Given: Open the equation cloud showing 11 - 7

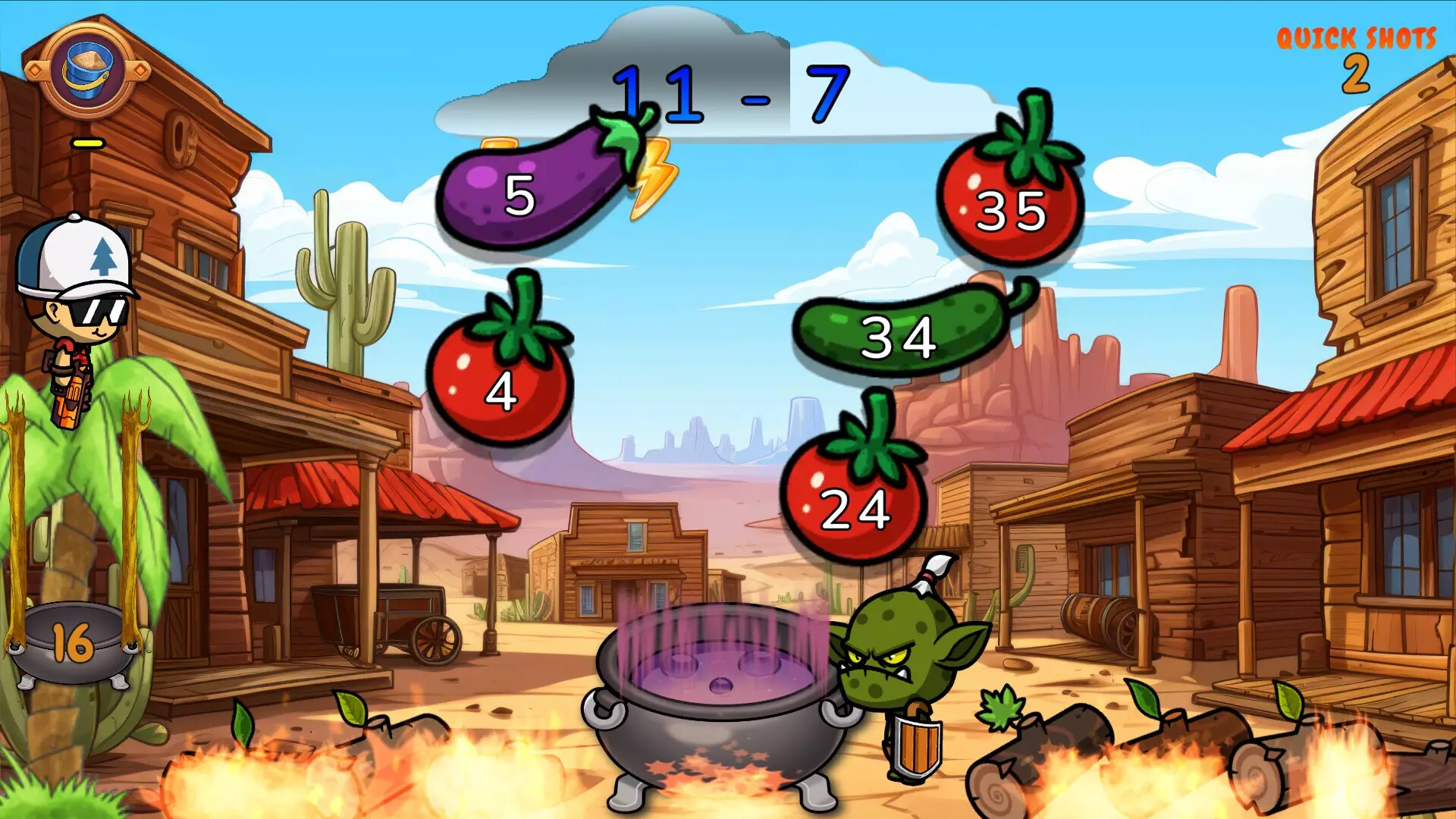Looking at the screenshot, I should pos(732,91).
